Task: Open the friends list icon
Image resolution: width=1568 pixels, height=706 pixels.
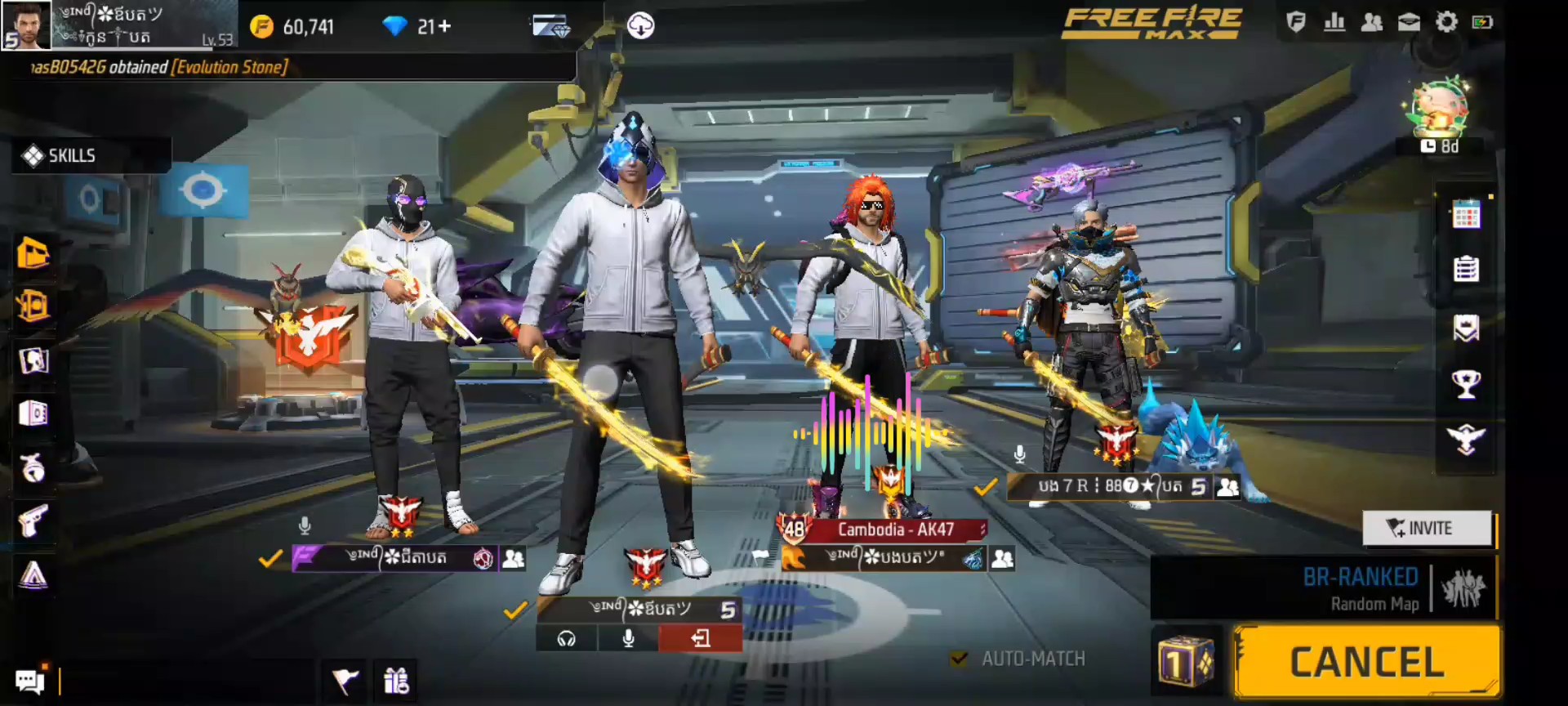Action: point(1372,22)
